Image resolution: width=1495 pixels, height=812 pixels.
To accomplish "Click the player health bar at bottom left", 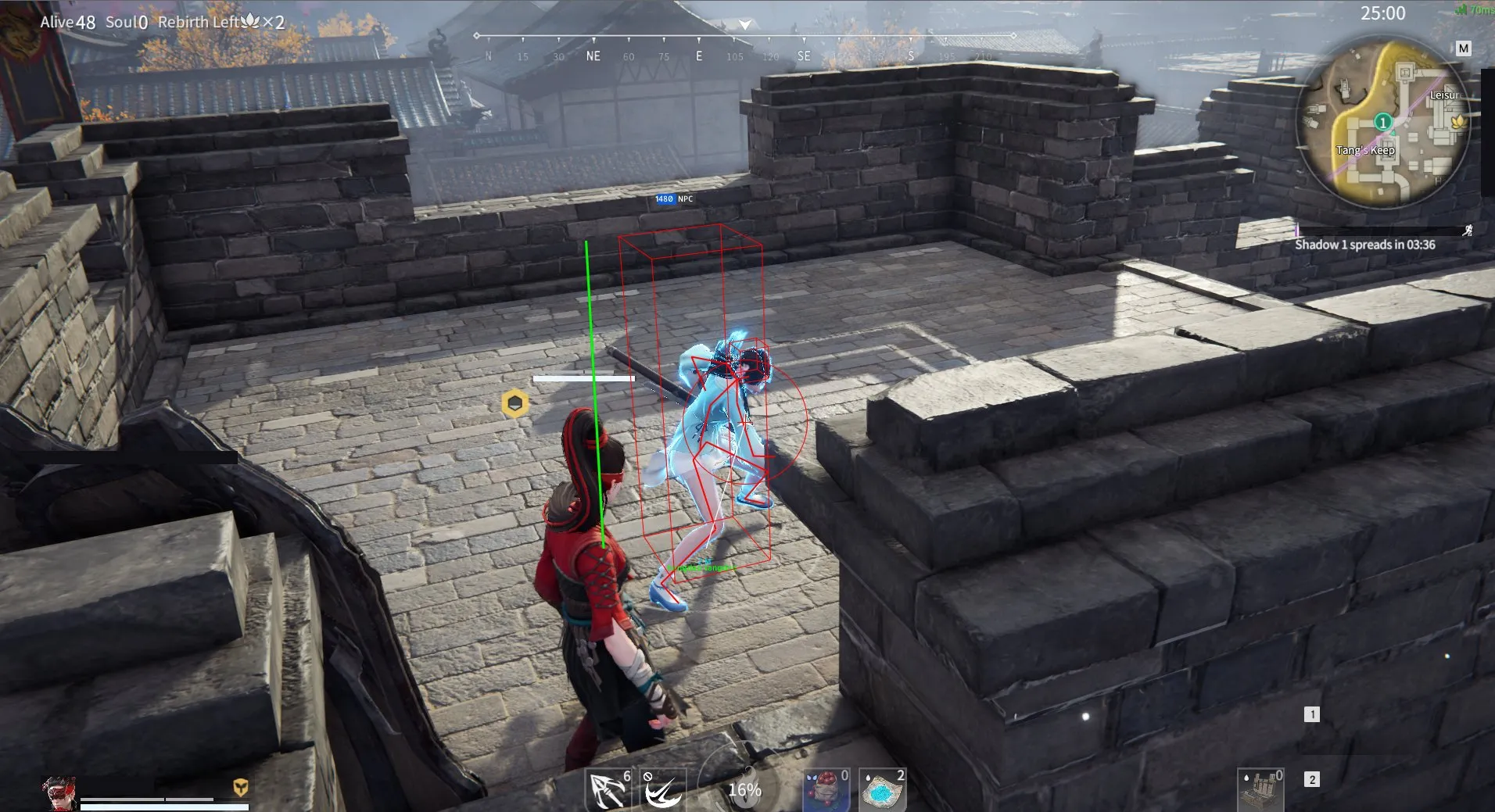I will click(x=164, y=807).
